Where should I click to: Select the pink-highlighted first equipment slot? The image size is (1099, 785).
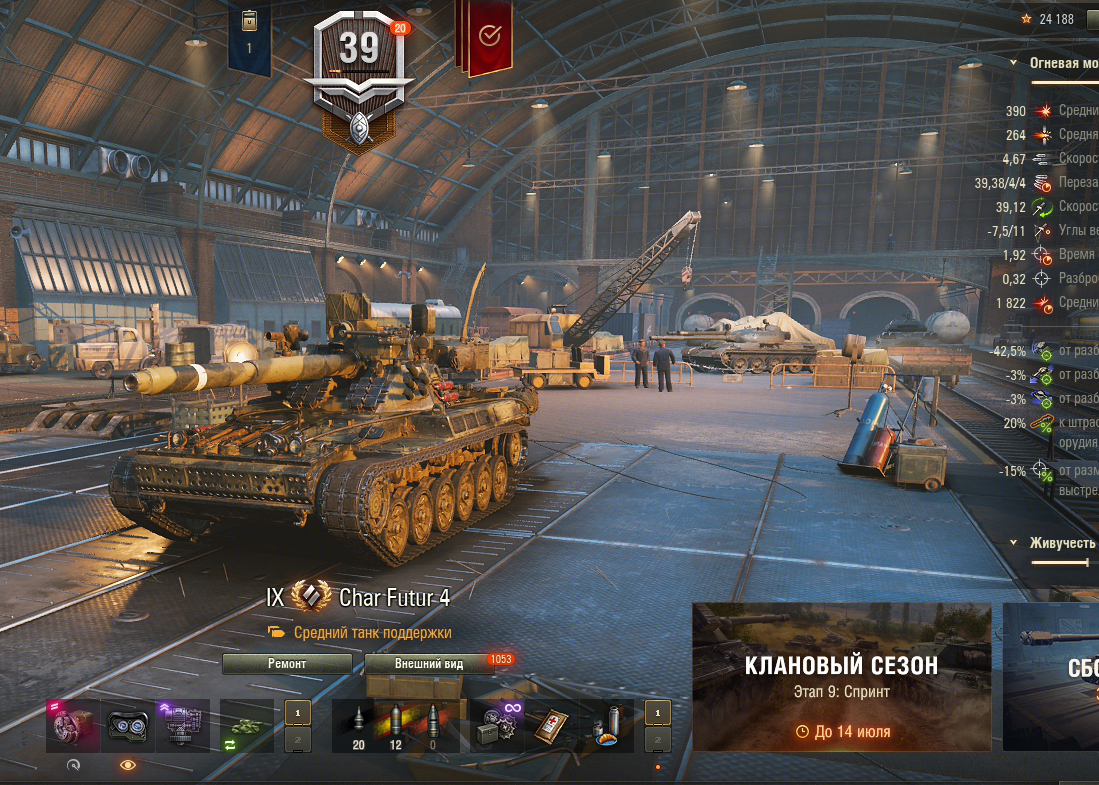pyautogui.click(x=72, y=725)
